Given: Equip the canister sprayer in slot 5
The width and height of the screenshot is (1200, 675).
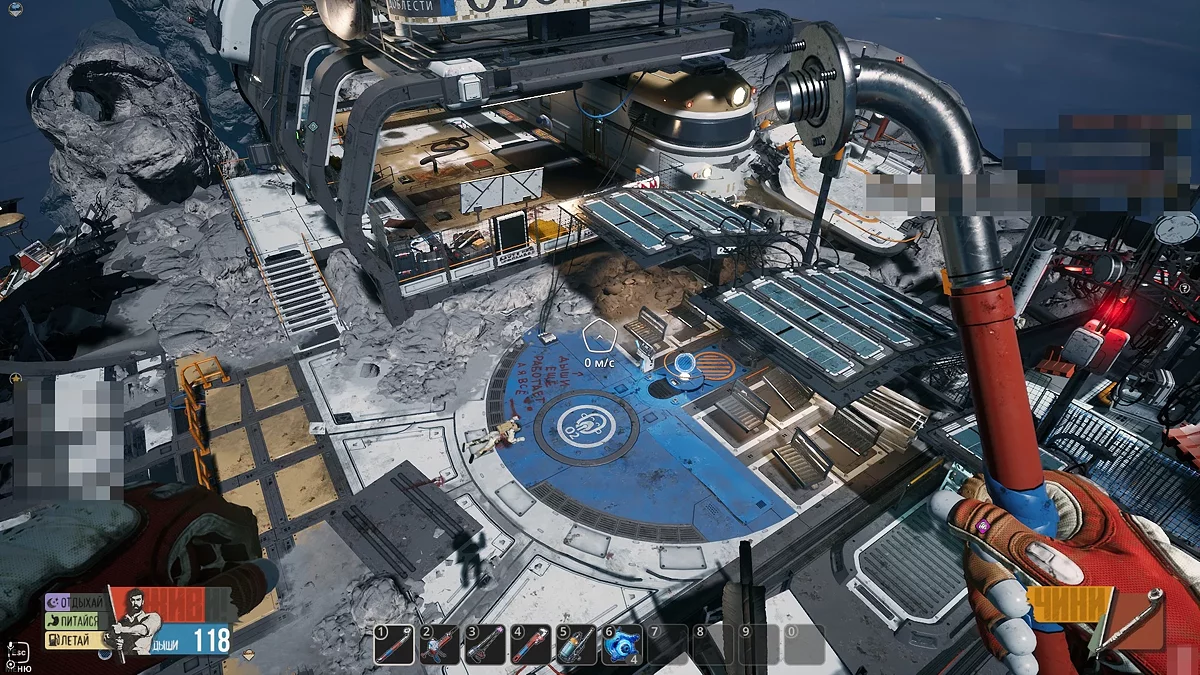Looking at the screenshot, I should coord(577,645).
